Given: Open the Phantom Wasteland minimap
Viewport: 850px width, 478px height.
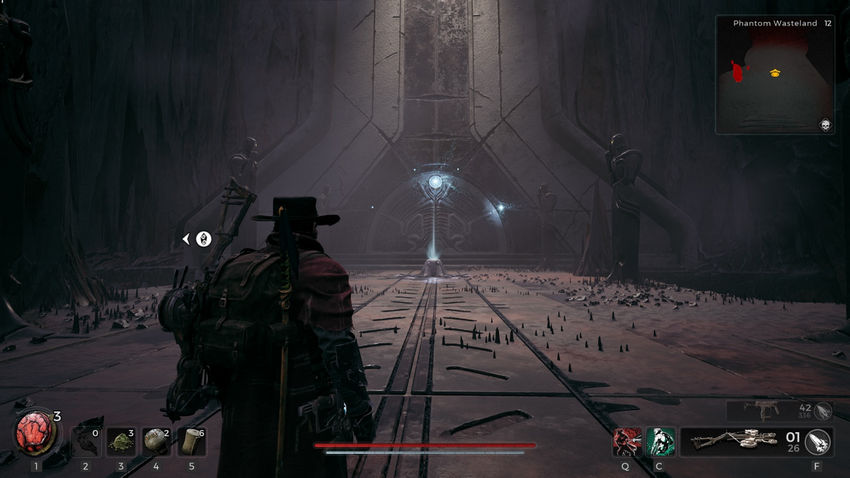Looking at the screenshot, I should pyautogui.click(x=775, y=75).
